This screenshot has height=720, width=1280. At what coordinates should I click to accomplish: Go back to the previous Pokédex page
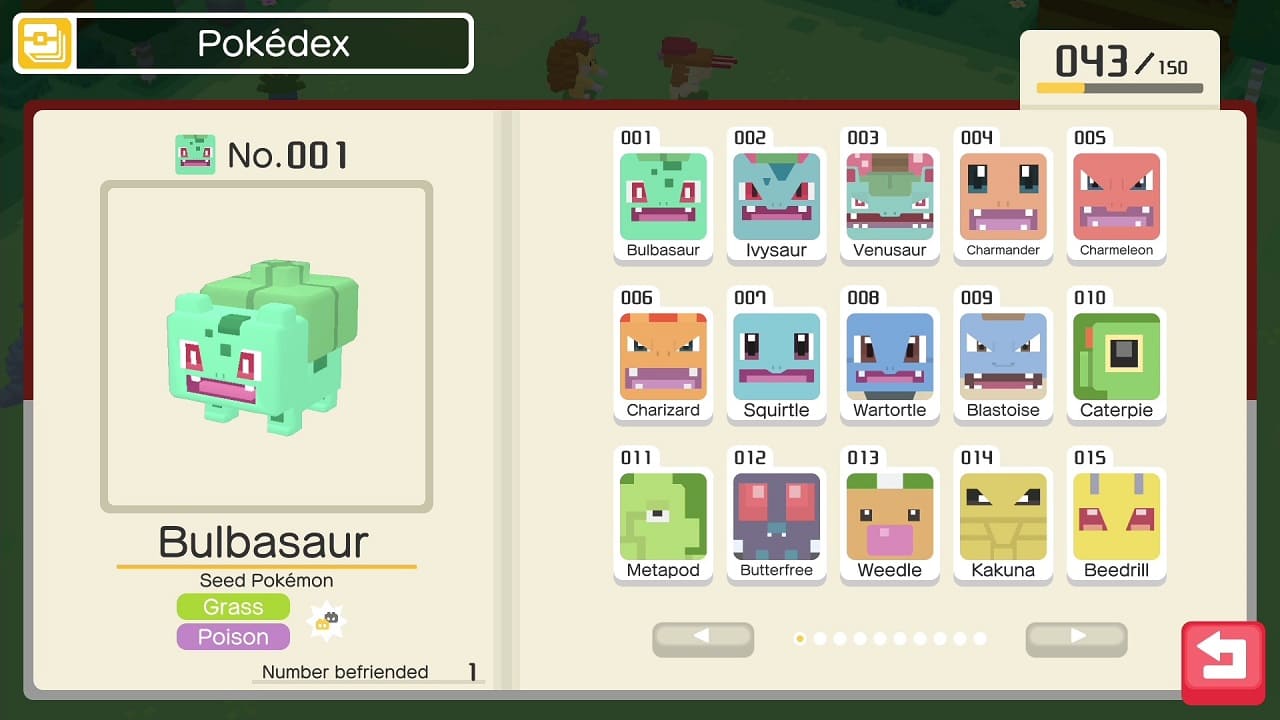click(703, 639)
